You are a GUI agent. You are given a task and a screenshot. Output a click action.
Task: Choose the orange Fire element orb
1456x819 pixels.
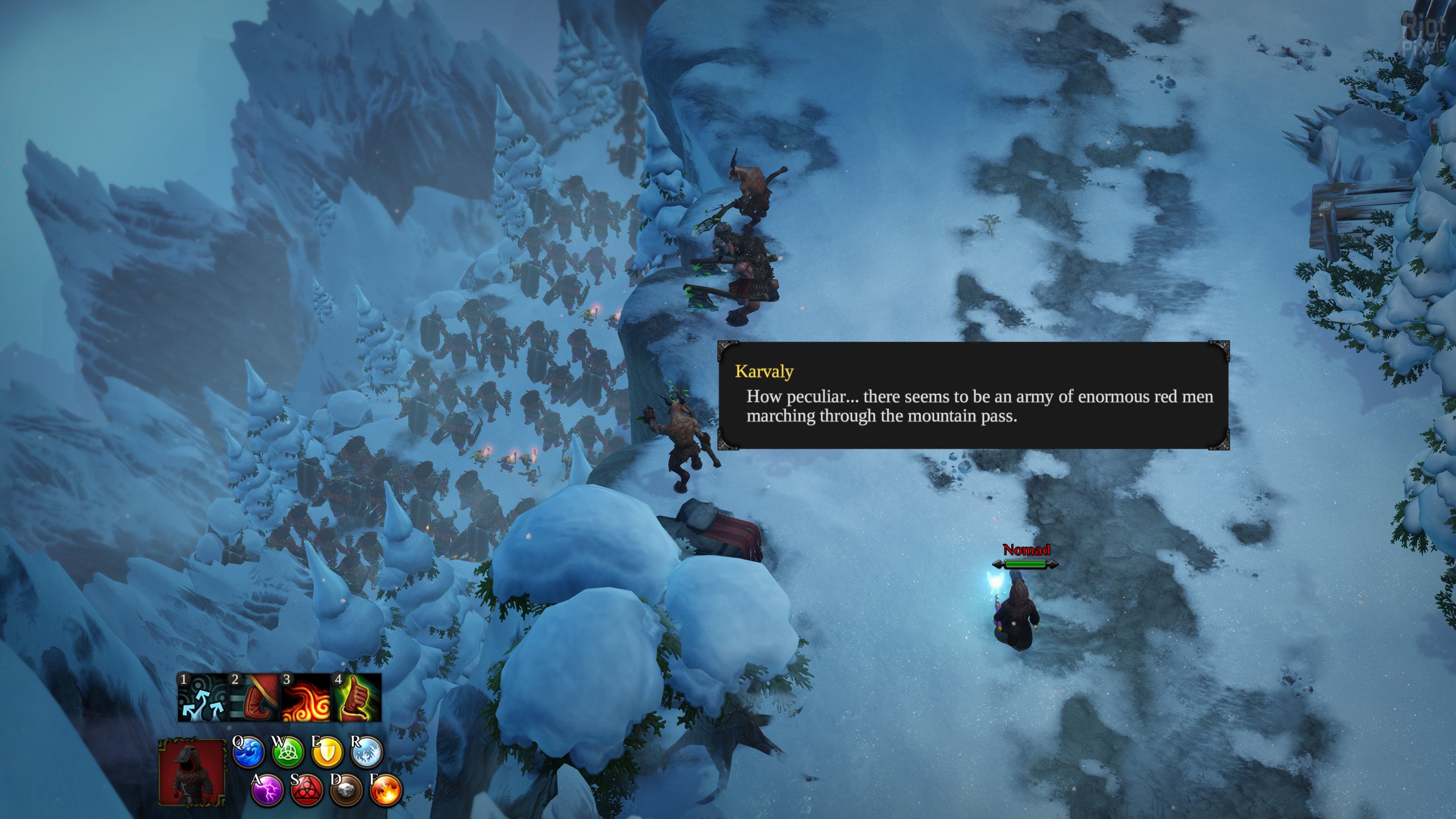pos(386,791)
